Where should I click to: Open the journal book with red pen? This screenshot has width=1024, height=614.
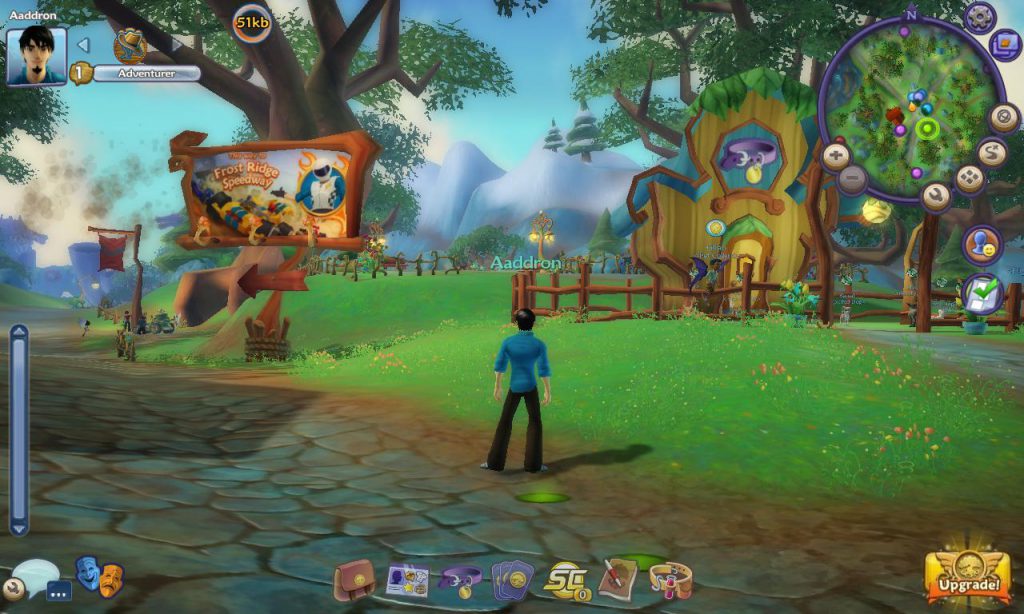pos(618,578)
